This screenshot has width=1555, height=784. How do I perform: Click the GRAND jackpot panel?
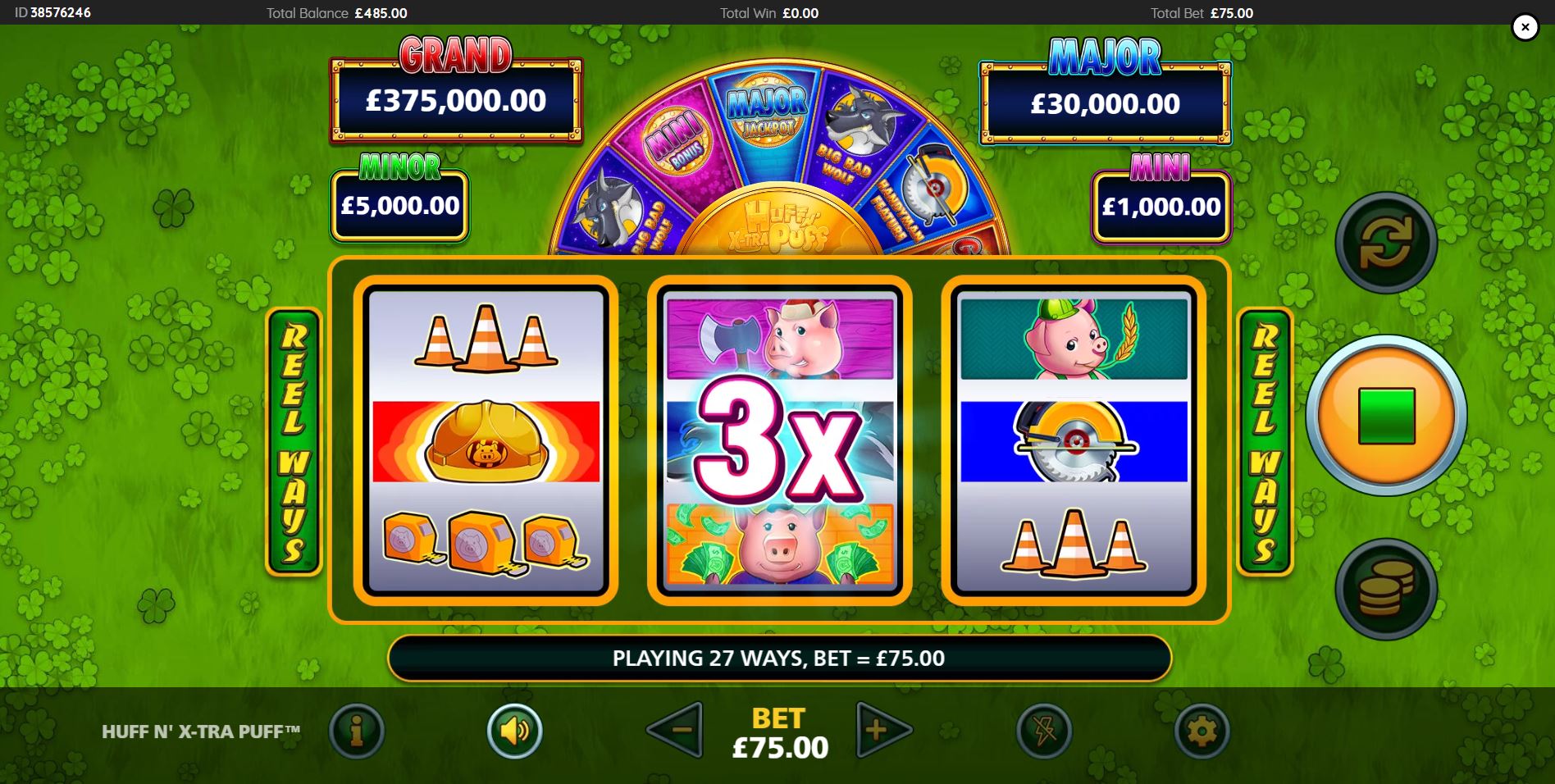[x=455, y=98]
